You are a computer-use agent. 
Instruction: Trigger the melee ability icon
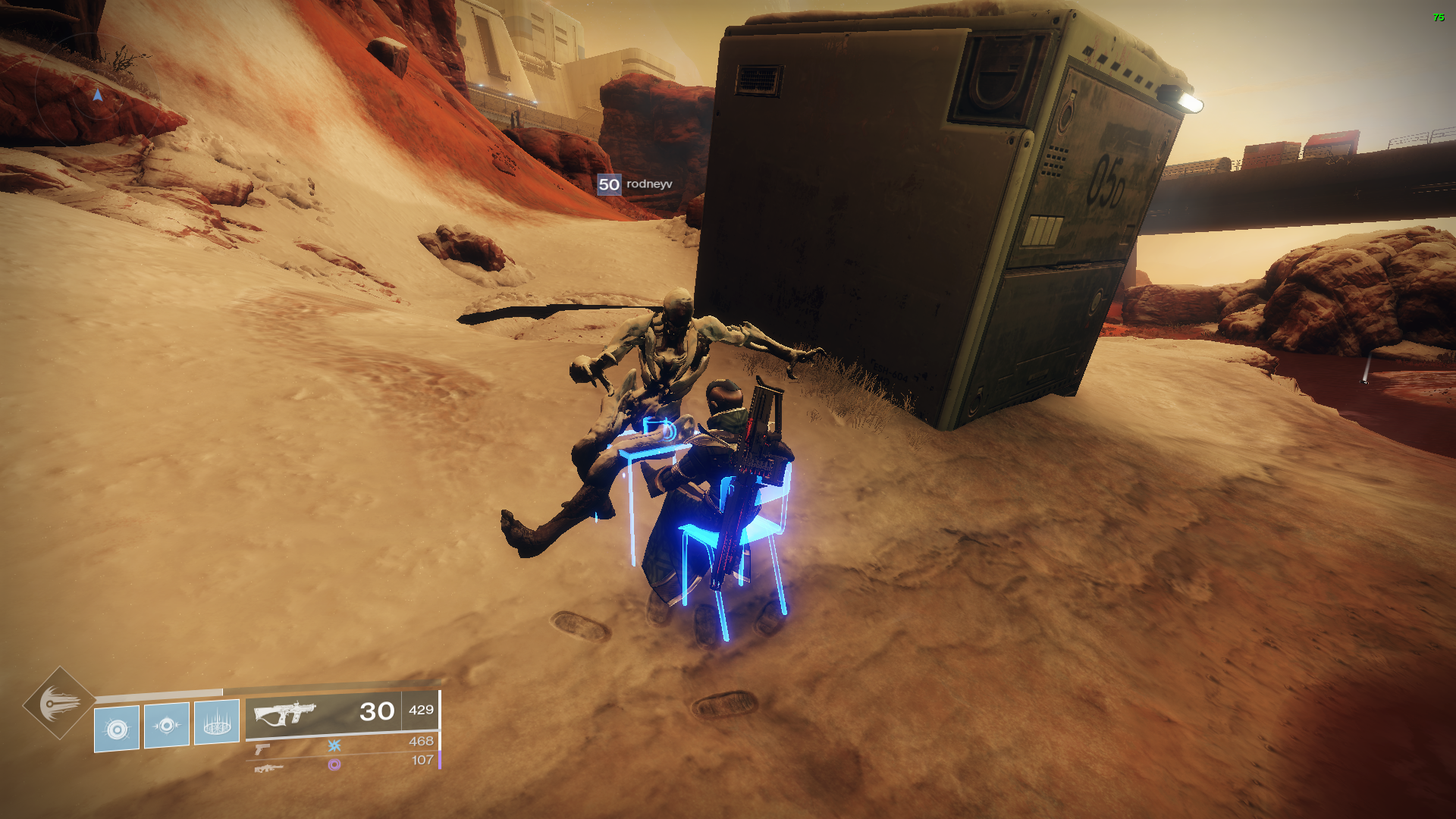point(167,726)
